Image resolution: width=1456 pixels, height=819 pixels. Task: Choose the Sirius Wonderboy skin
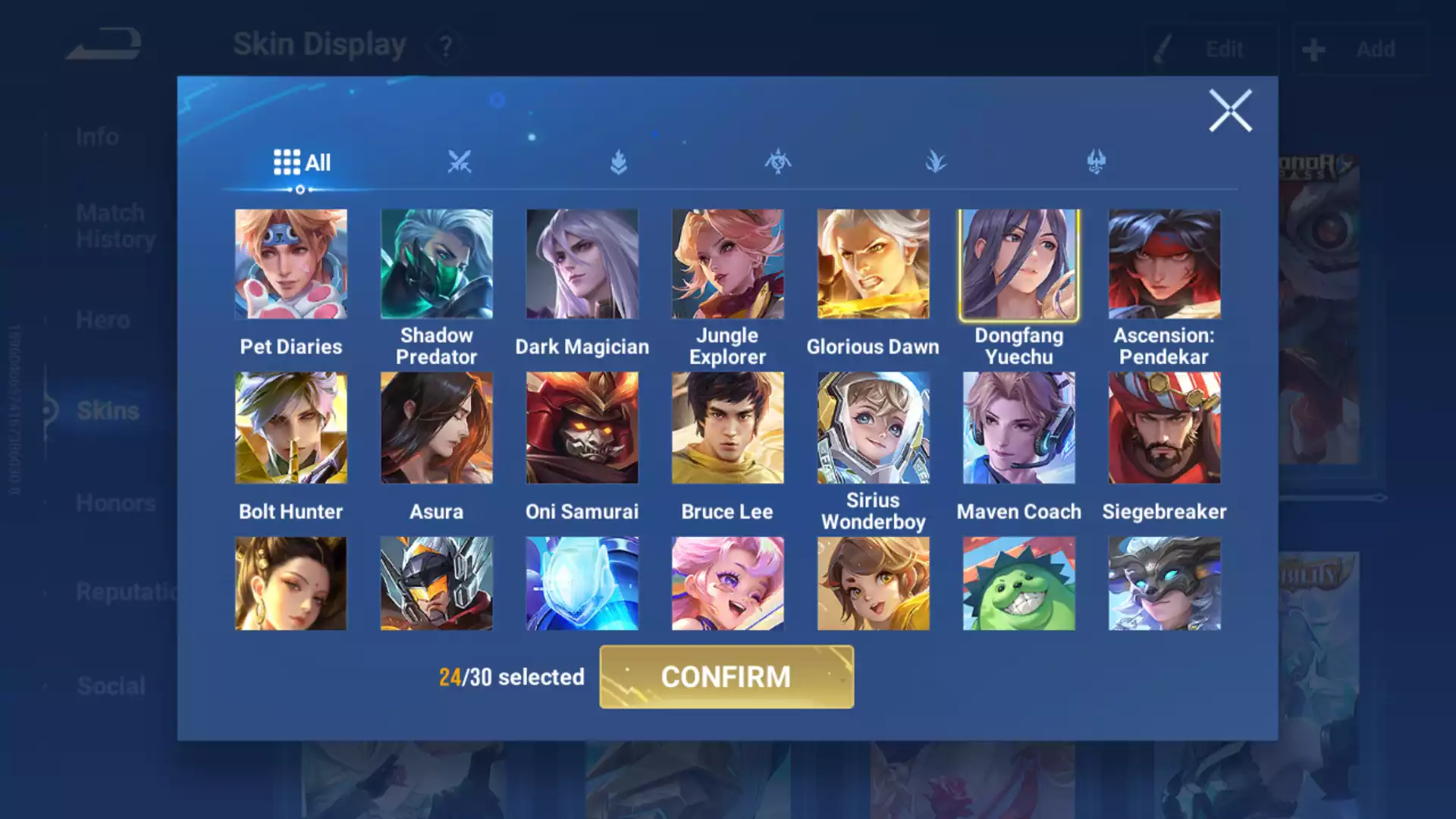pyautogui.click(x=873, y=428)
